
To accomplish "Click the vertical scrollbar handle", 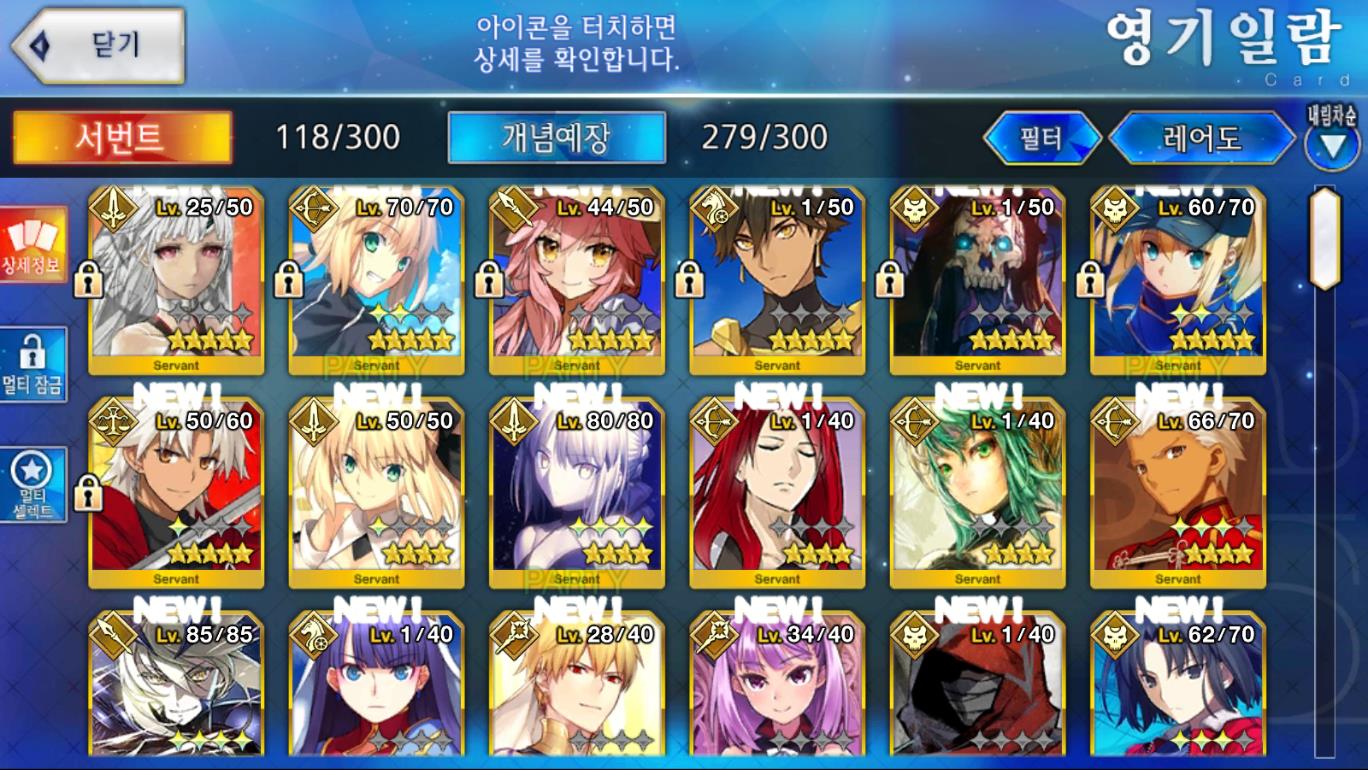I will point(1325,238).
